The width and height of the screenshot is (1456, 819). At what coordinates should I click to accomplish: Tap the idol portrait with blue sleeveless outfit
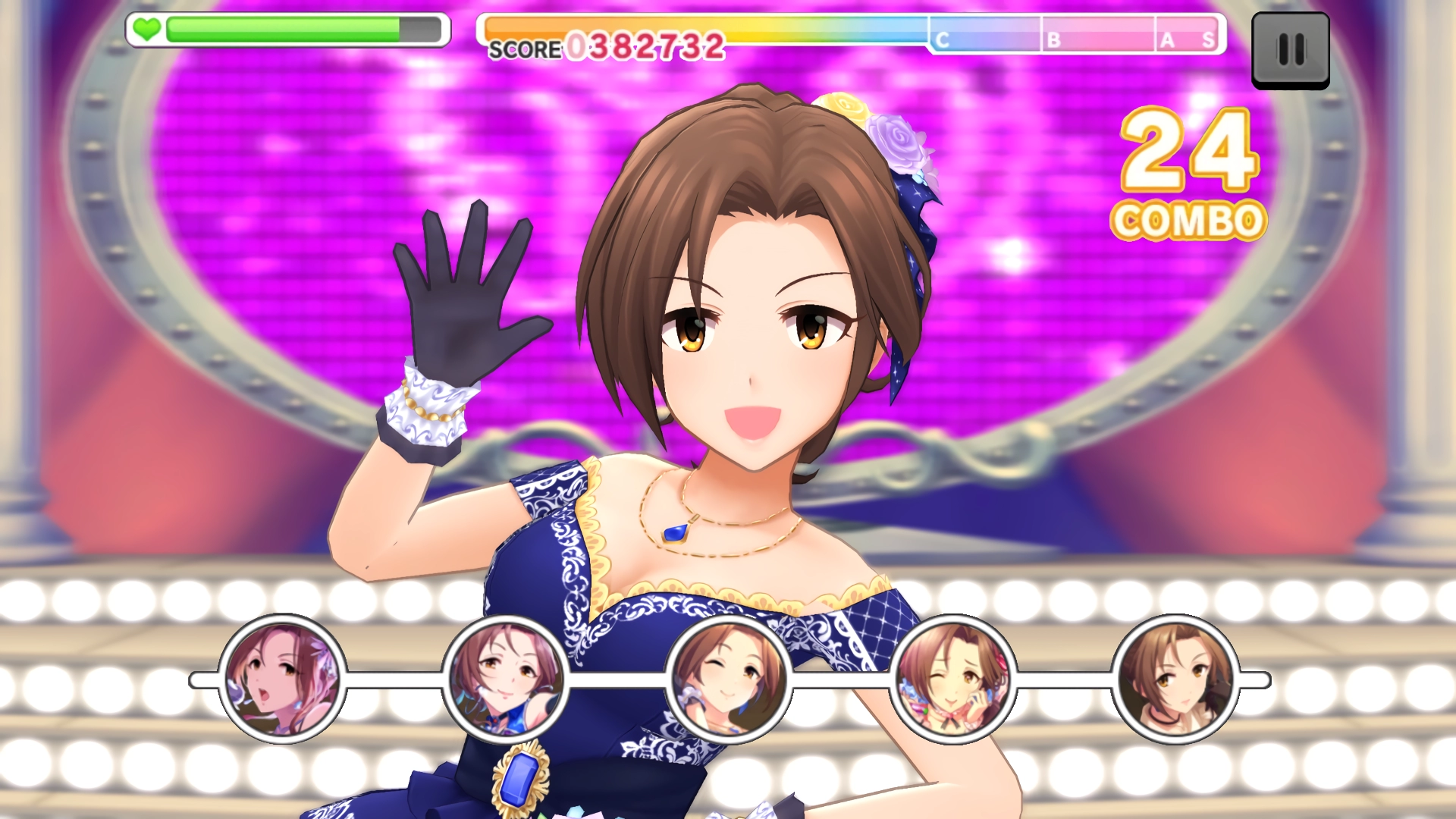click(x=505, y=679)
